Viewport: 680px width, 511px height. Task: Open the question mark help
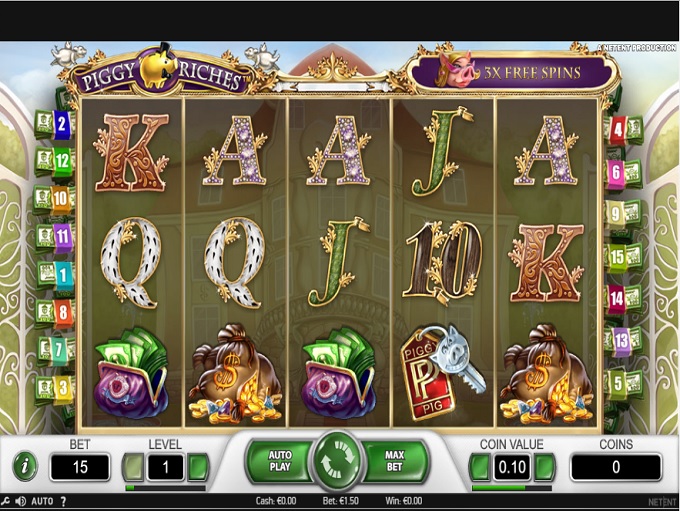63,501
